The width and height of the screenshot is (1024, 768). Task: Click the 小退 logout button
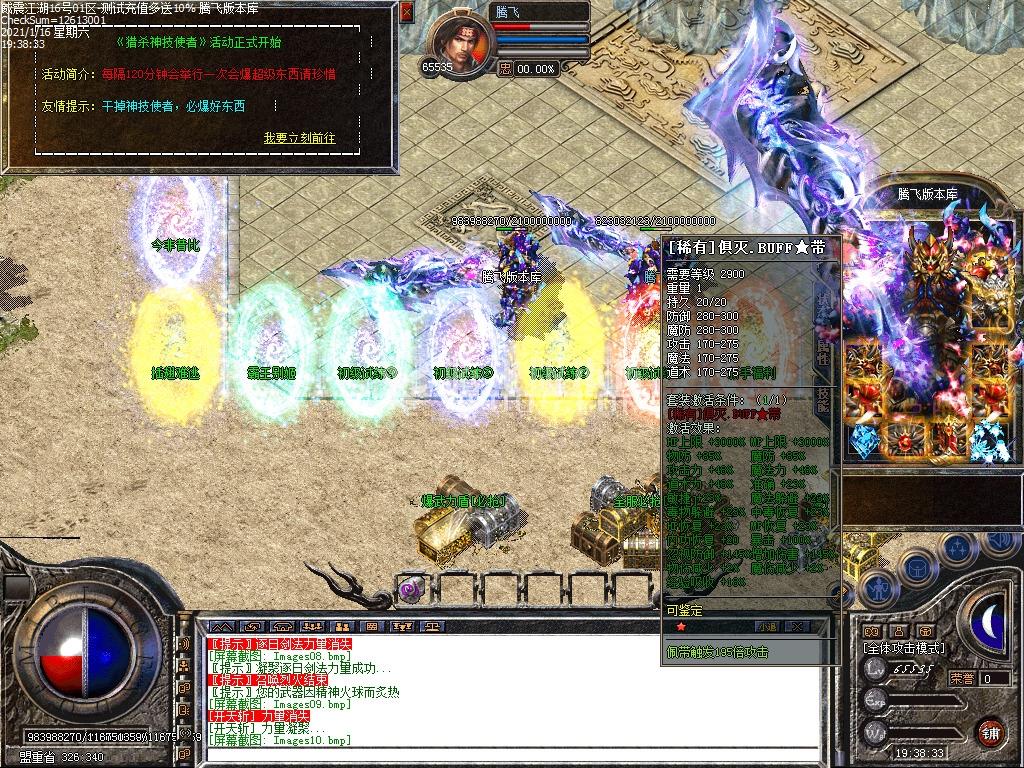coord(767,626)
